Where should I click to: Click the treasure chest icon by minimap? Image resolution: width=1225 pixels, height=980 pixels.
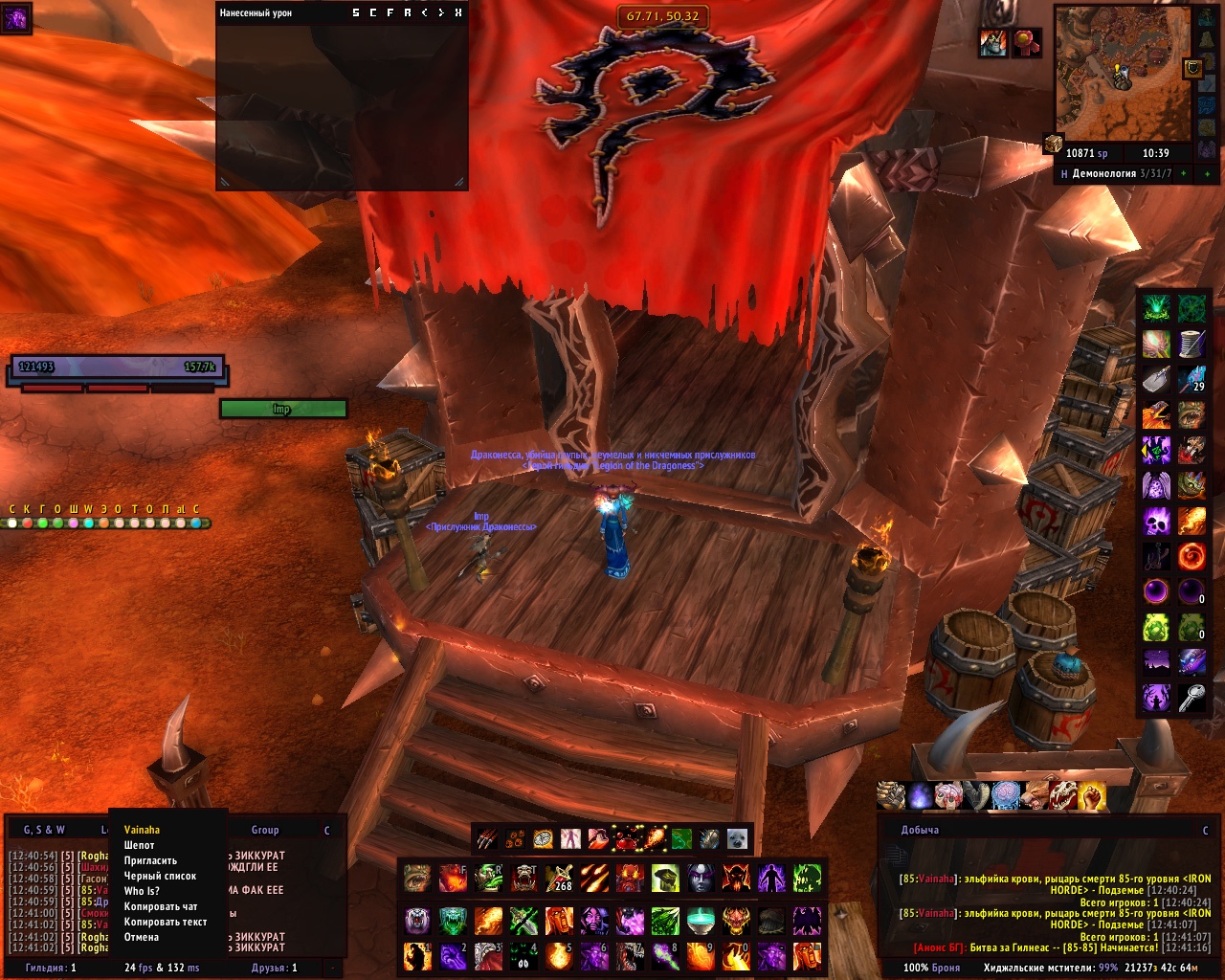click(x=1054, y=144)
